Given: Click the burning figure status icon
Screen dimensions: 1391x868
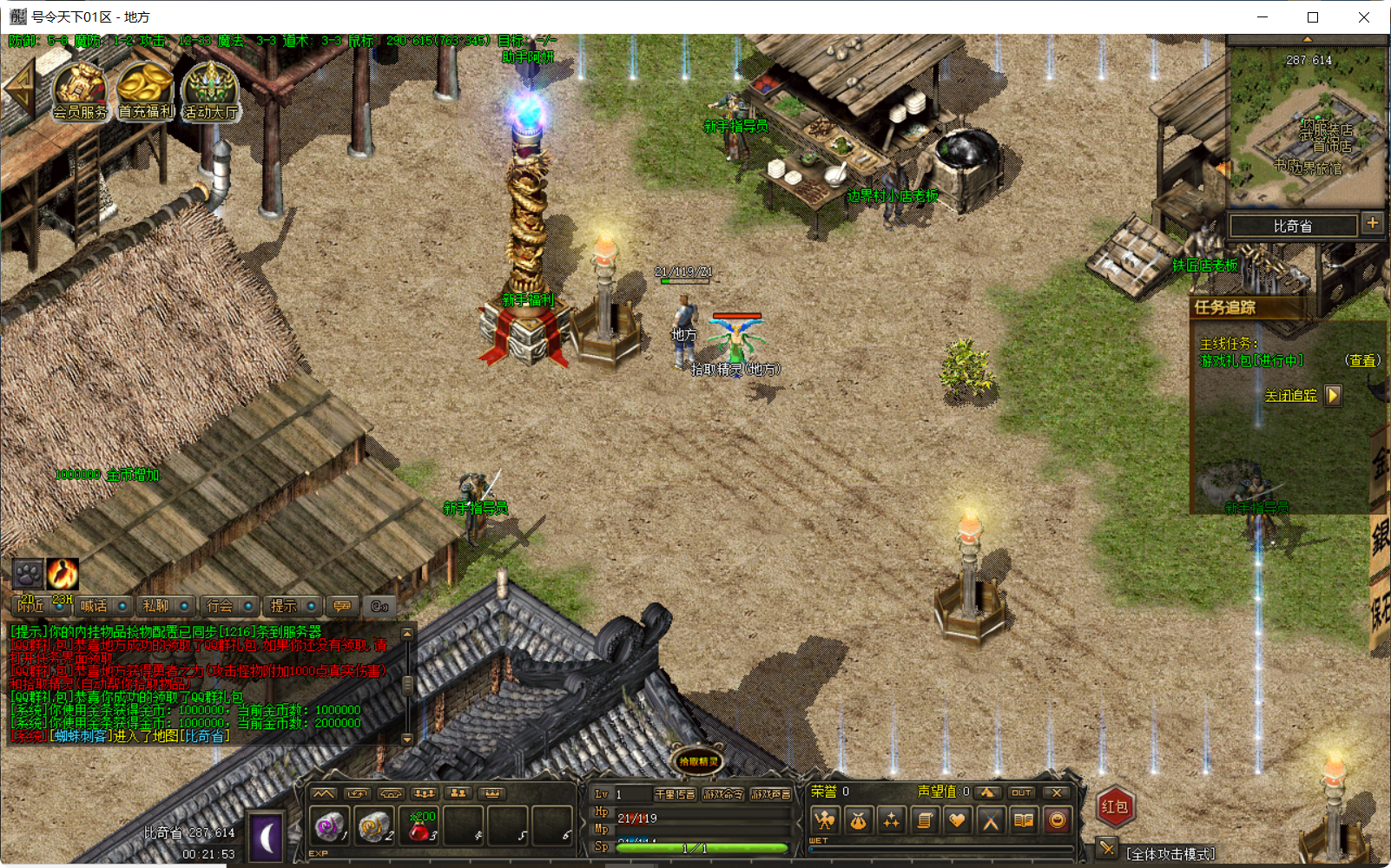Looking at the screenshot, I should coord(62,574).
